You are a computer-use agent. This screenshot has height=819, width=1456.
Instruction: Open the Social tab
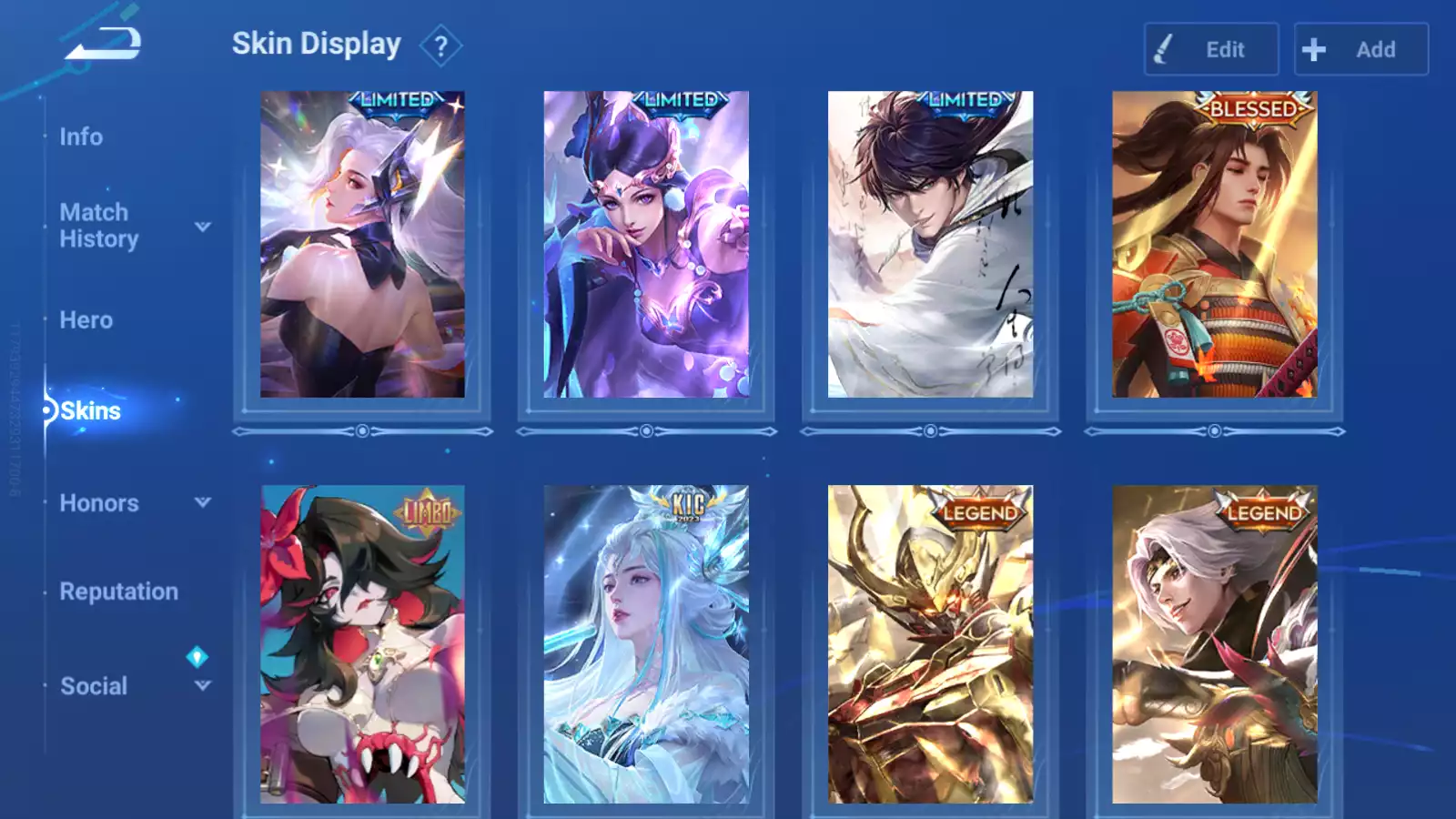(x=94, y=686)
